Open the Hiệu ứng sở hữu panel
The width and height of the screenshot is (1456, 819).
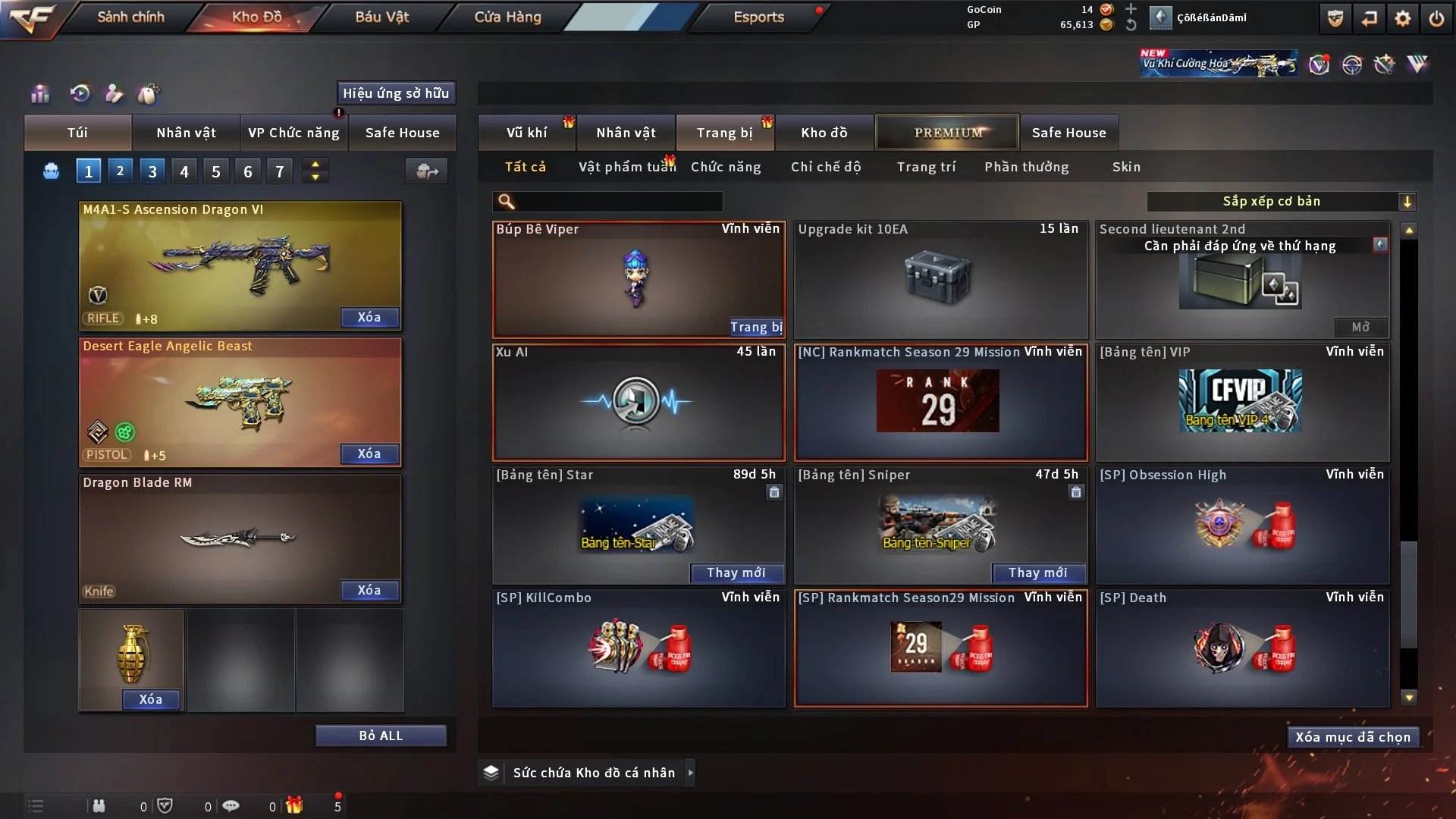(396, 93)
